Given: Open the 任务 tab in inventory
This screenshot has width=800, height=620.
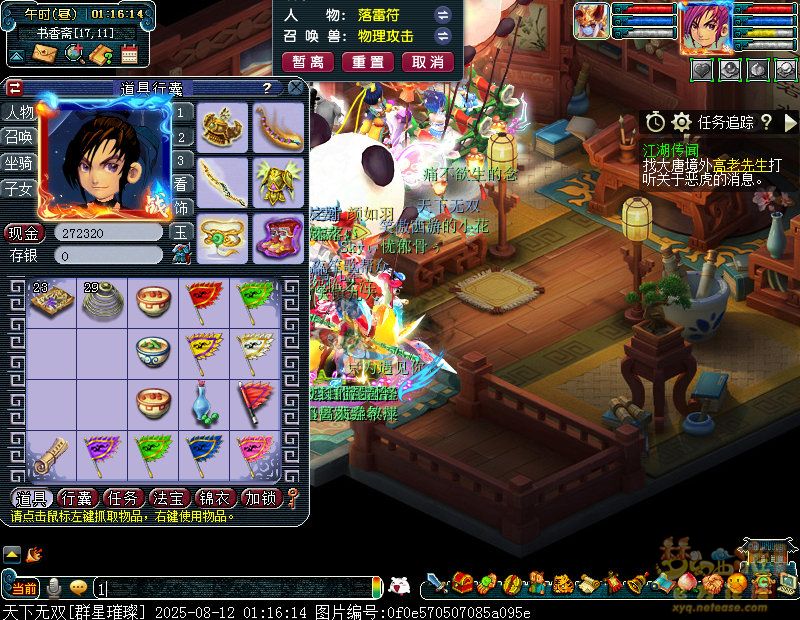Looking at the screenshot, I should tap(123, 498).
